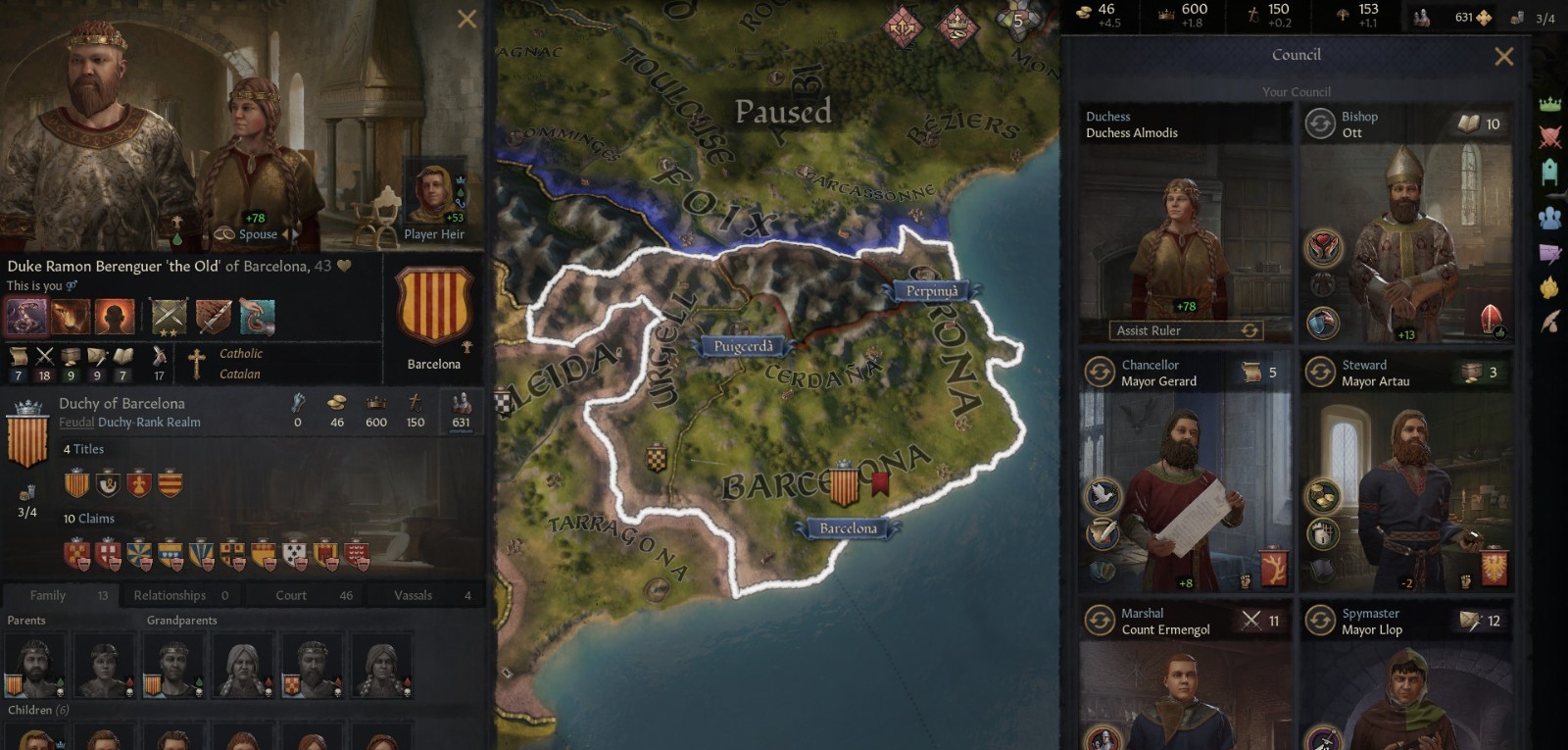The image size is (1568, 750).
Task: Switch to the Vassals tab
Action: point(413,595)
